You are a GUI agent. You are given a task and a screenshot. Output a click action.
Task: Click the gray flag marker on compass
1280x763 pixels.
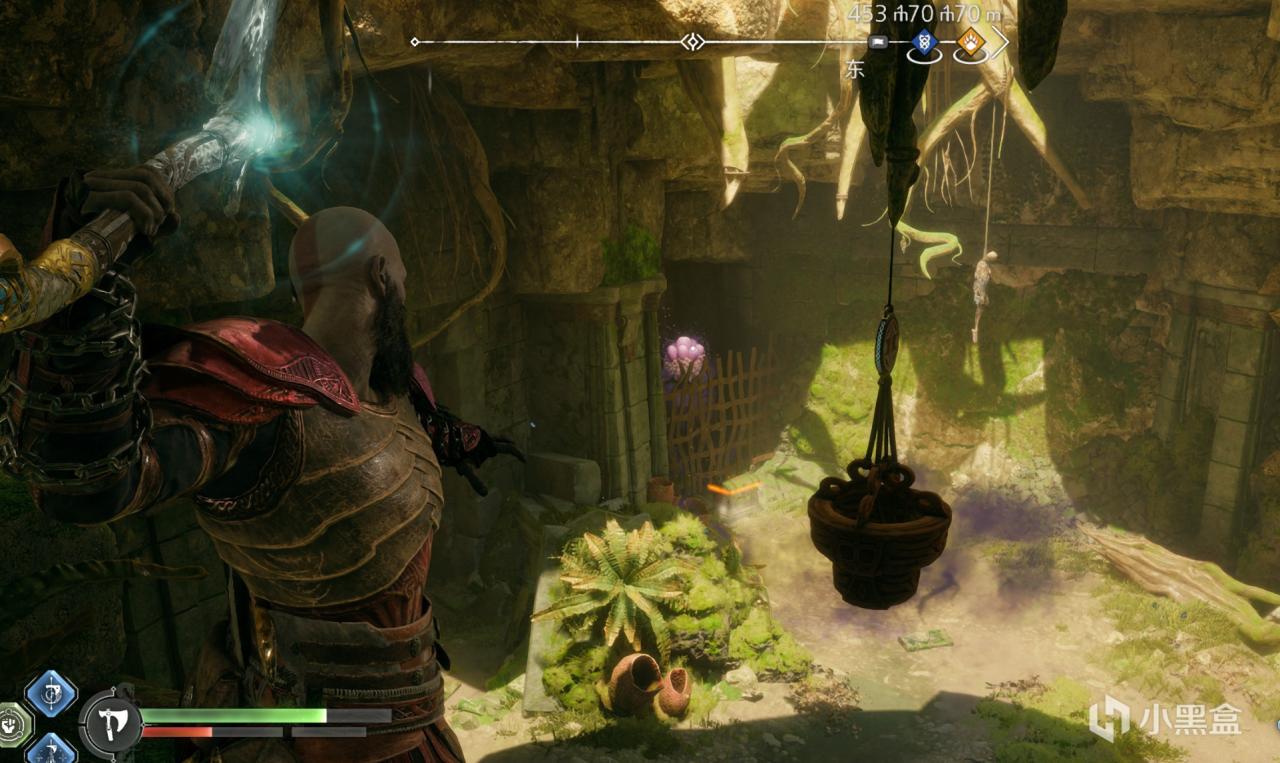(x=878, y=42)
